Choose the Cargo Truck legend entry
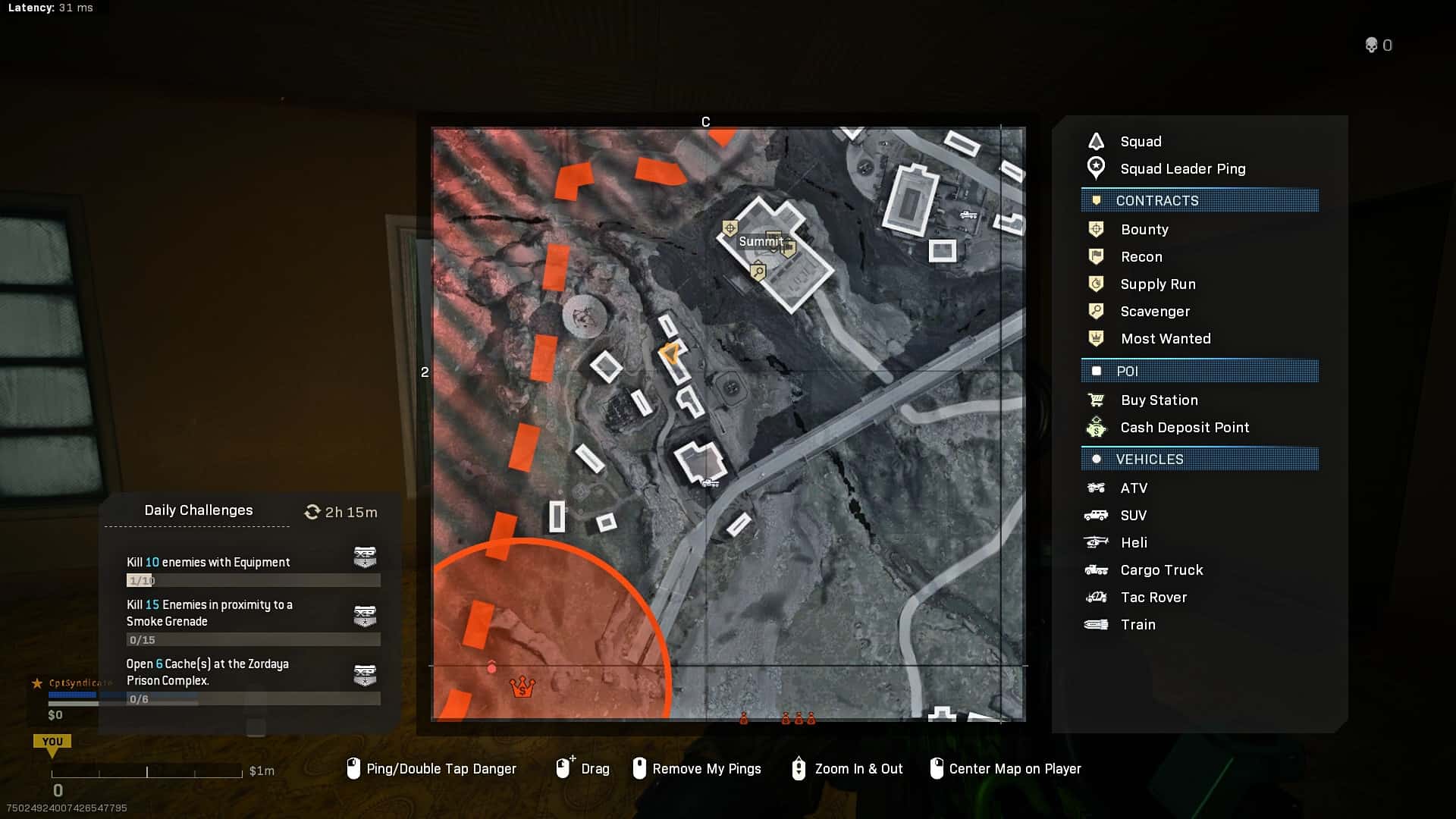This screenshot has width=1456, height=819. click(x=1161, y=570)
